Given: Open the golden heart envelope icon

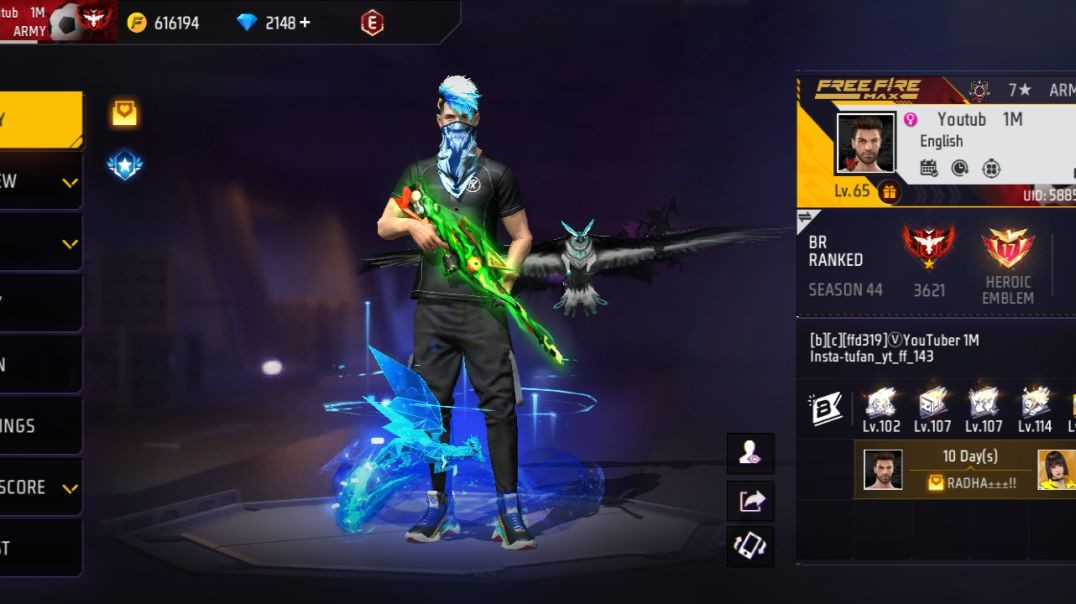Looking at the screenshot, I should (x=124, y=113).
